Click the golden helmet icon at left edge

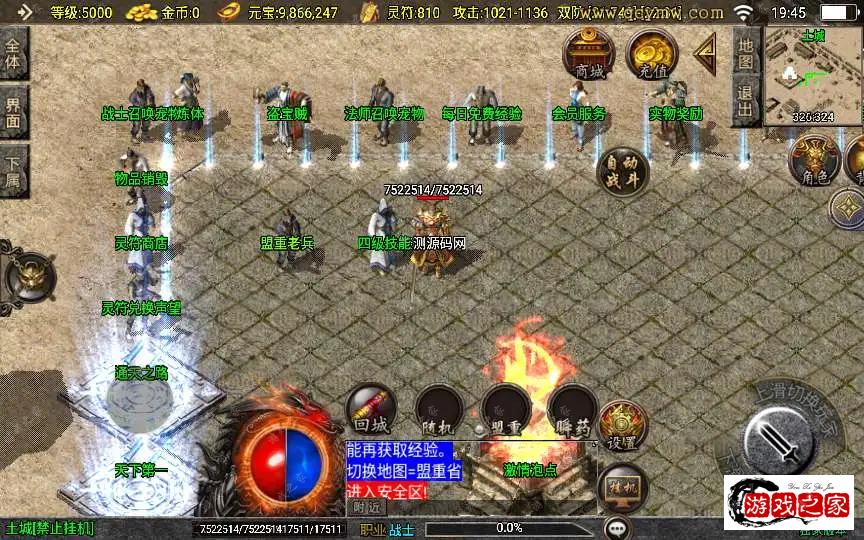point(30,277)
